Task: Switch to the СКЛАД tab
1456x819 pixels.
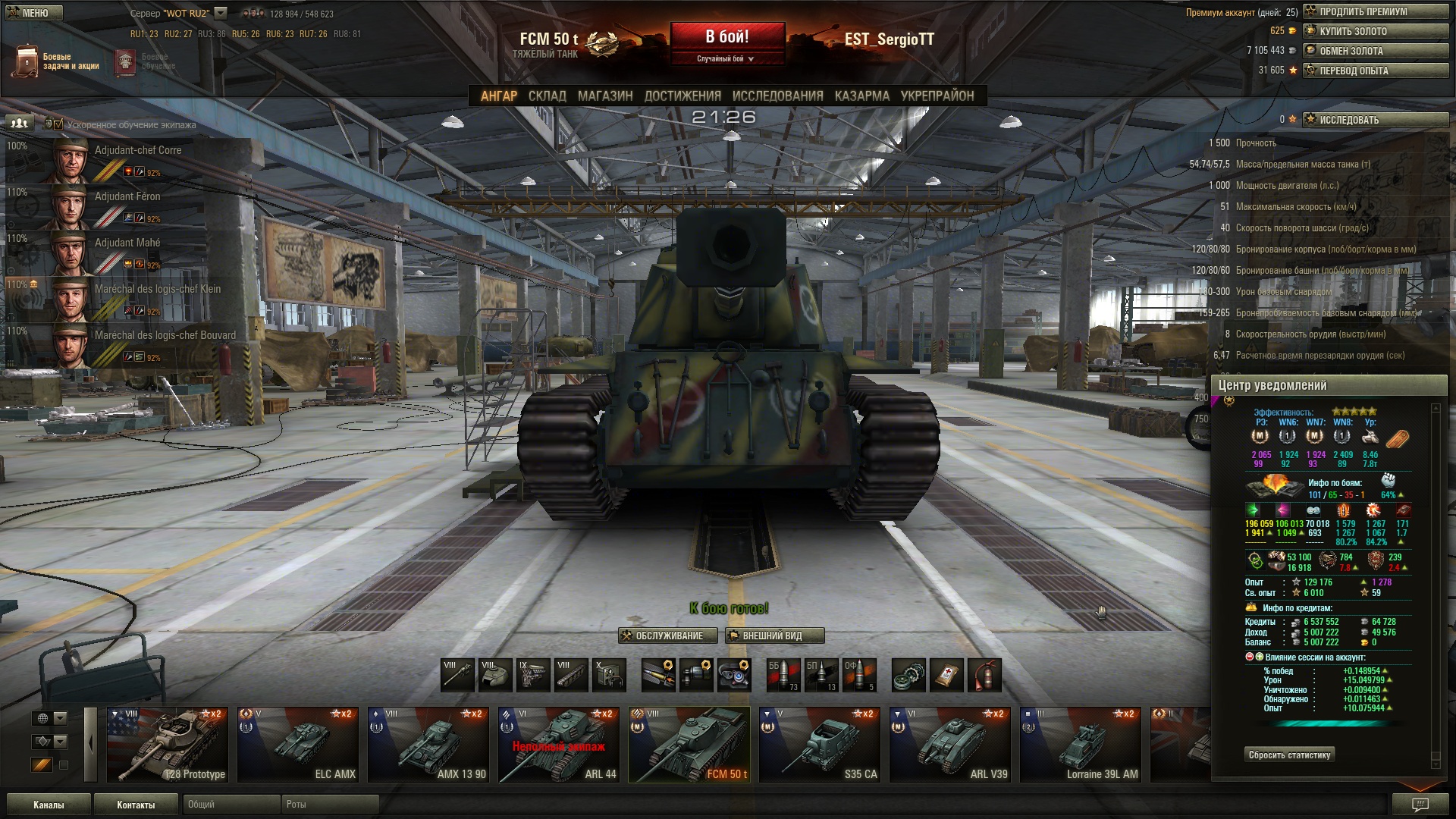Action: click(x=547, y=96)
